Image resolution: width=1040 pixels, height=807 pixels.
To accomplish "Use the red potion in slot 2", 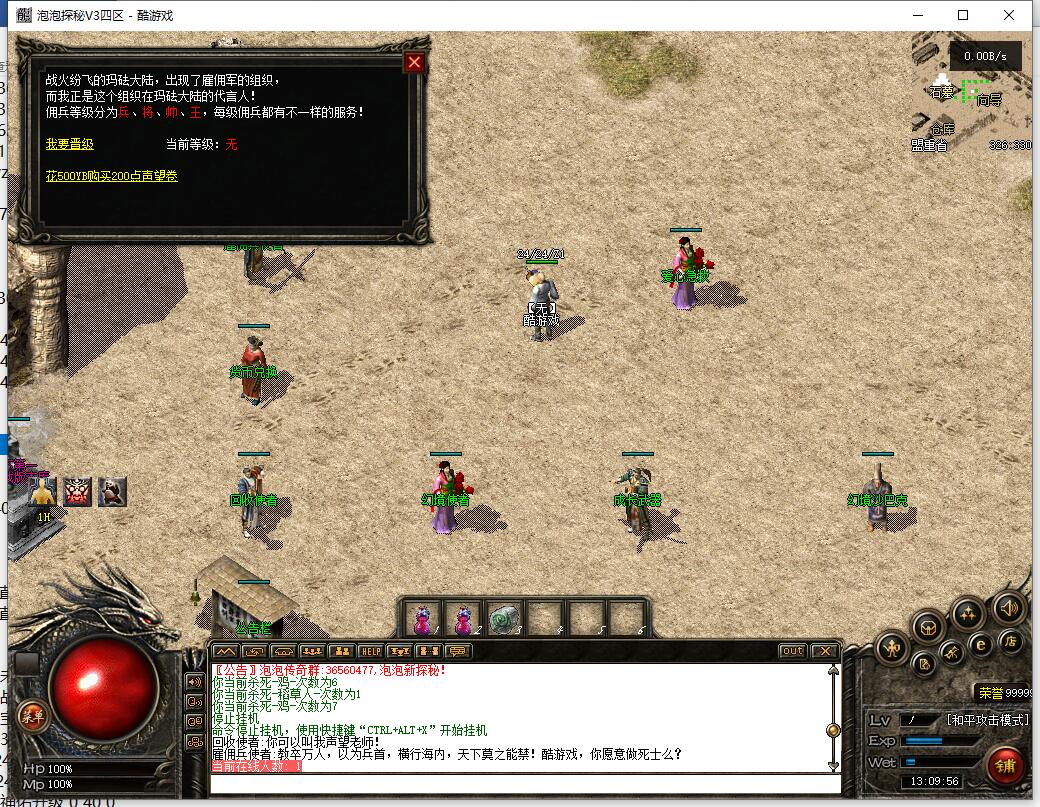I will click(x=464, y=619).
